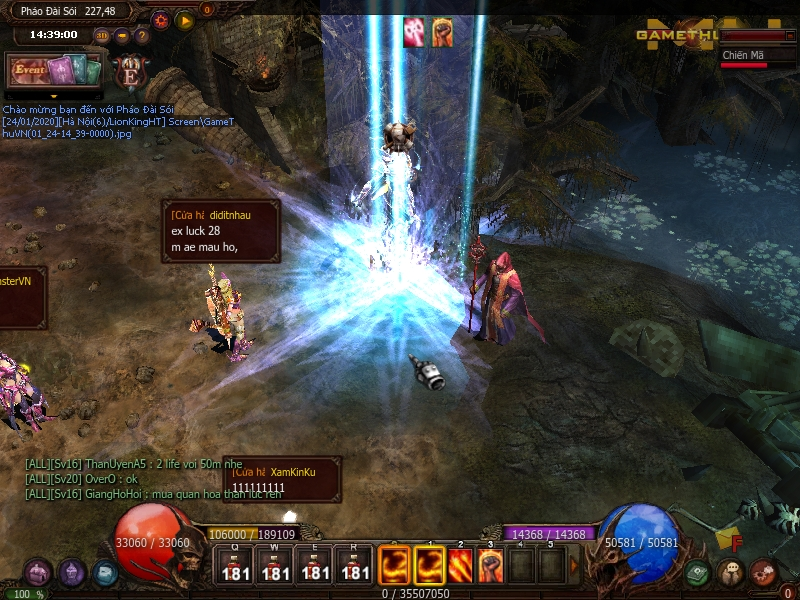Open the mail envelope with red F

click(x=729, y=540)
